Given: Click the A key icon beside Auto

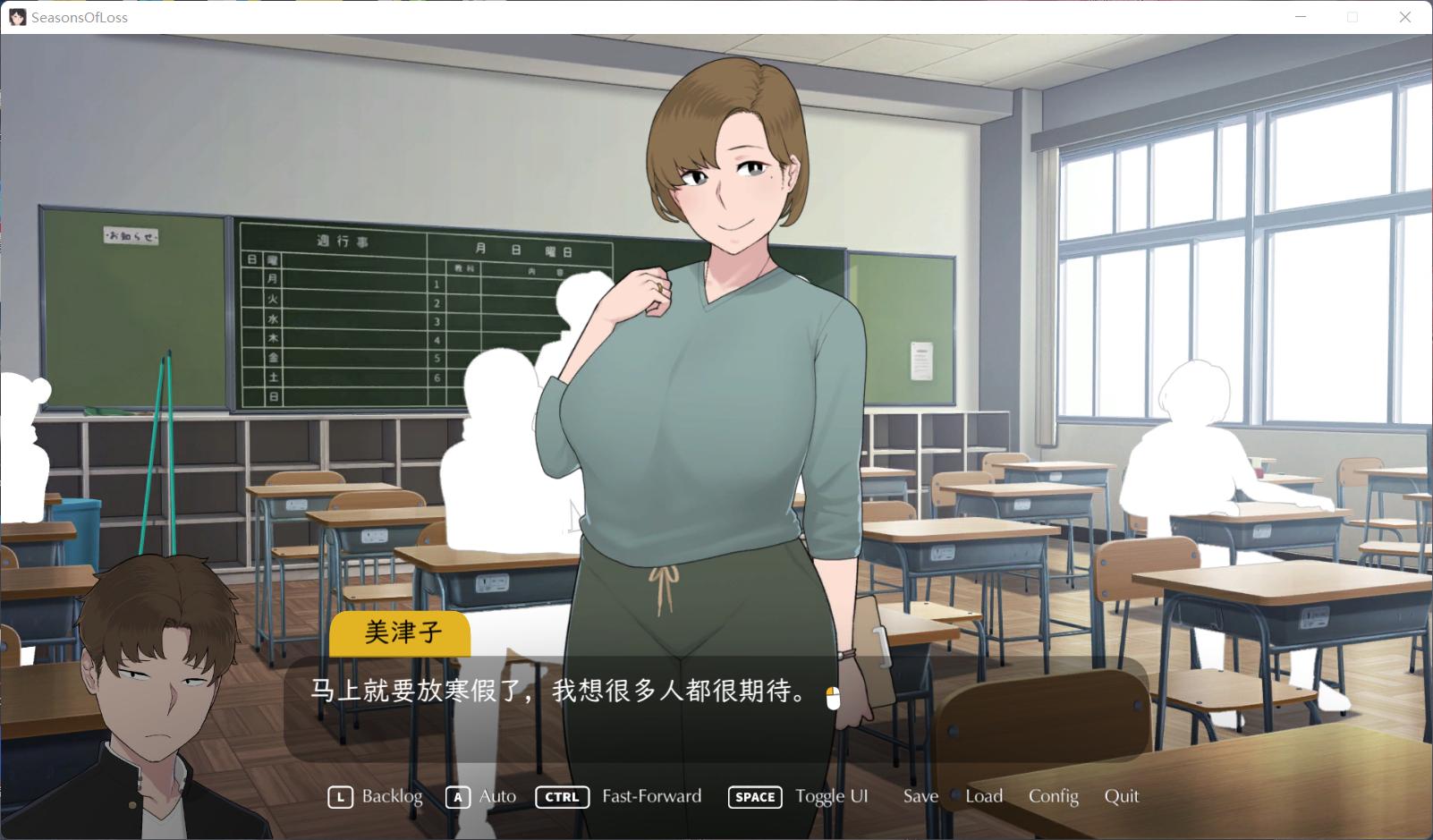Looking at the screenshot, I should coord(457,796).
